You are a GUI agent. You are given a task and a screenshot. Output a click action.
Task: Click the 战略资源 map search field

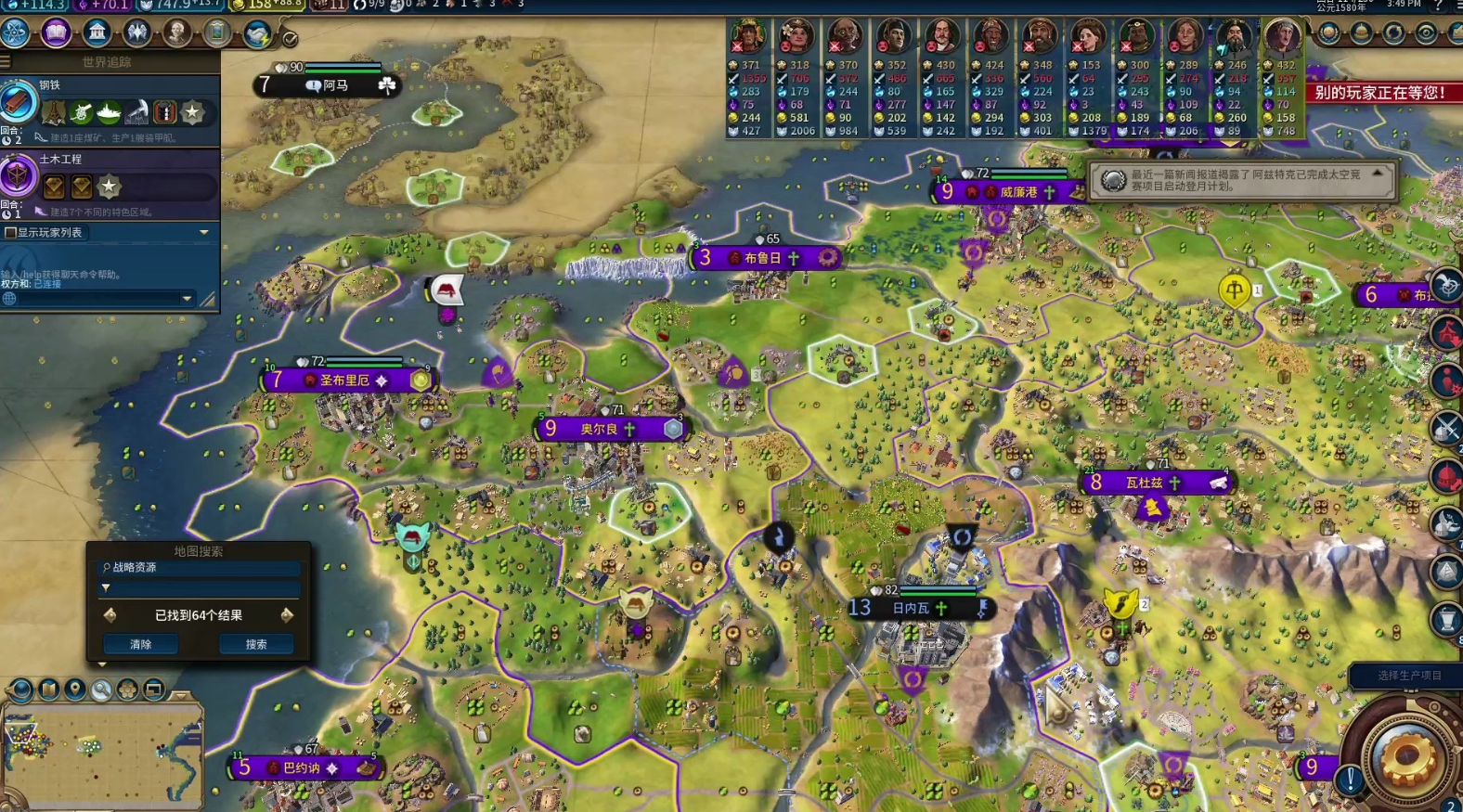click(201, 567)
